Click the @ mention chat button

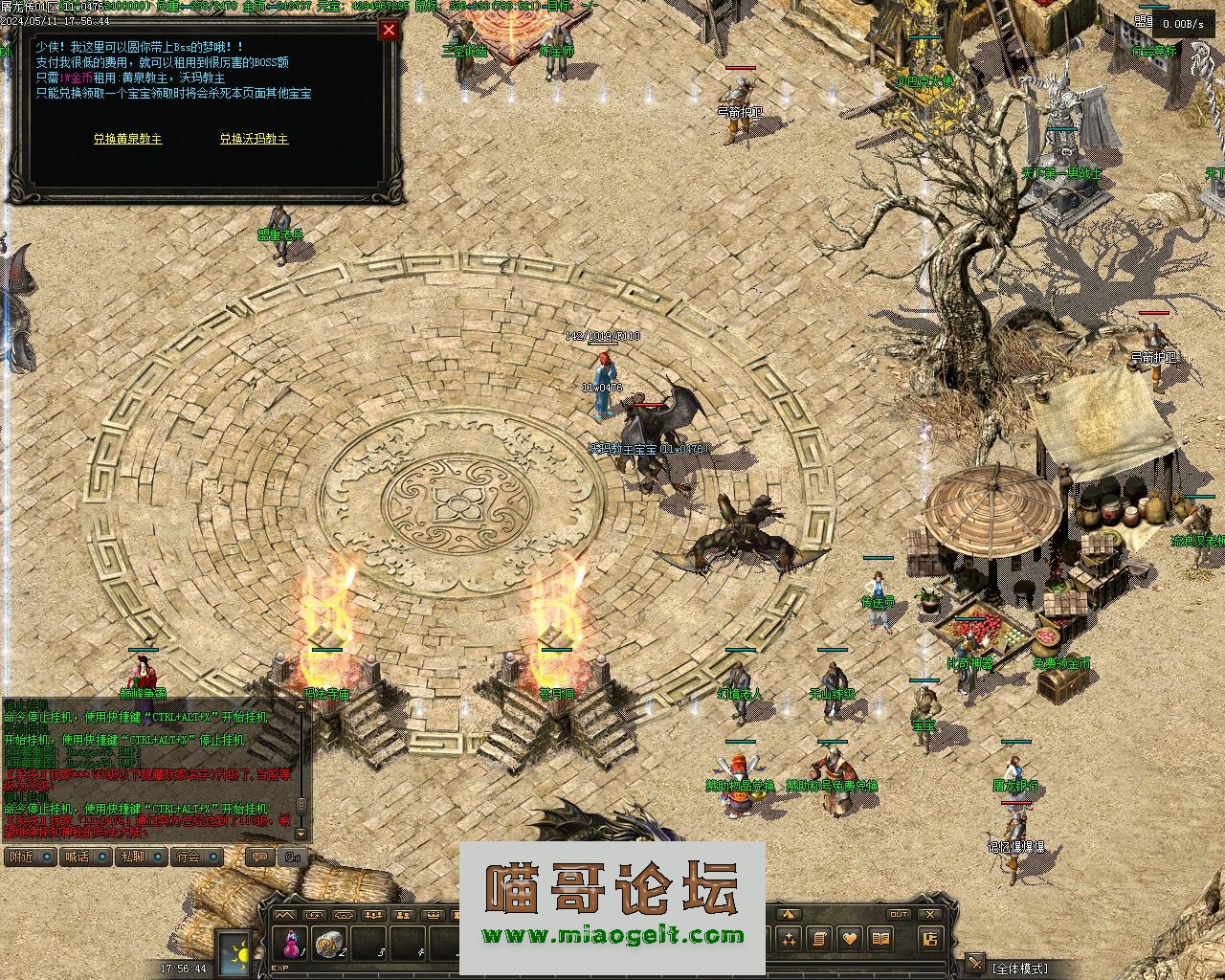tap(294, 857)
